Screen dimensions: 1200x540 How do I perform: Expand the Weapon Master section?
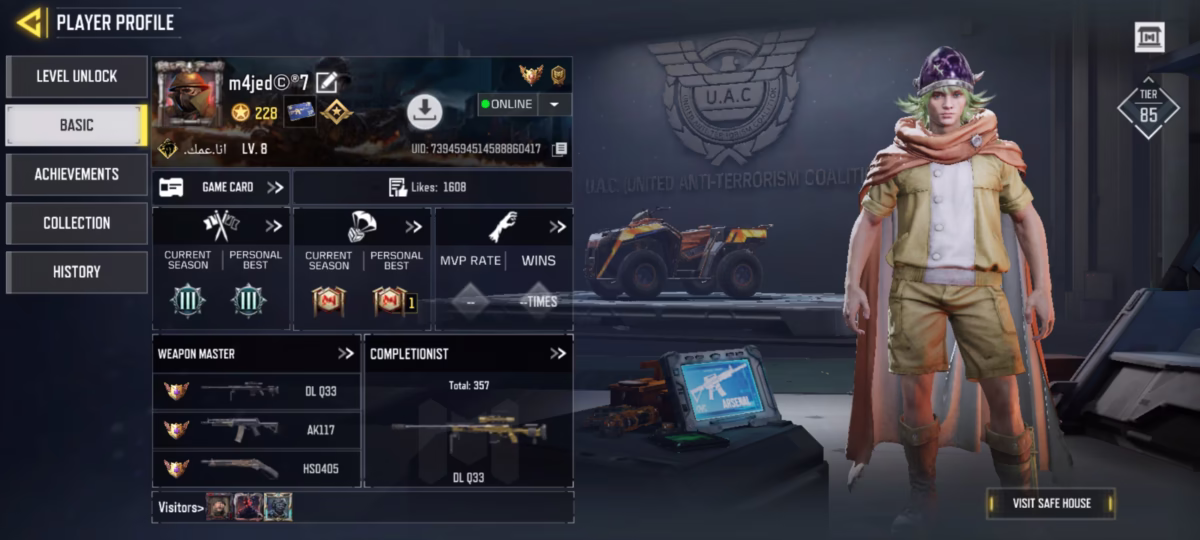coord(346,353)
